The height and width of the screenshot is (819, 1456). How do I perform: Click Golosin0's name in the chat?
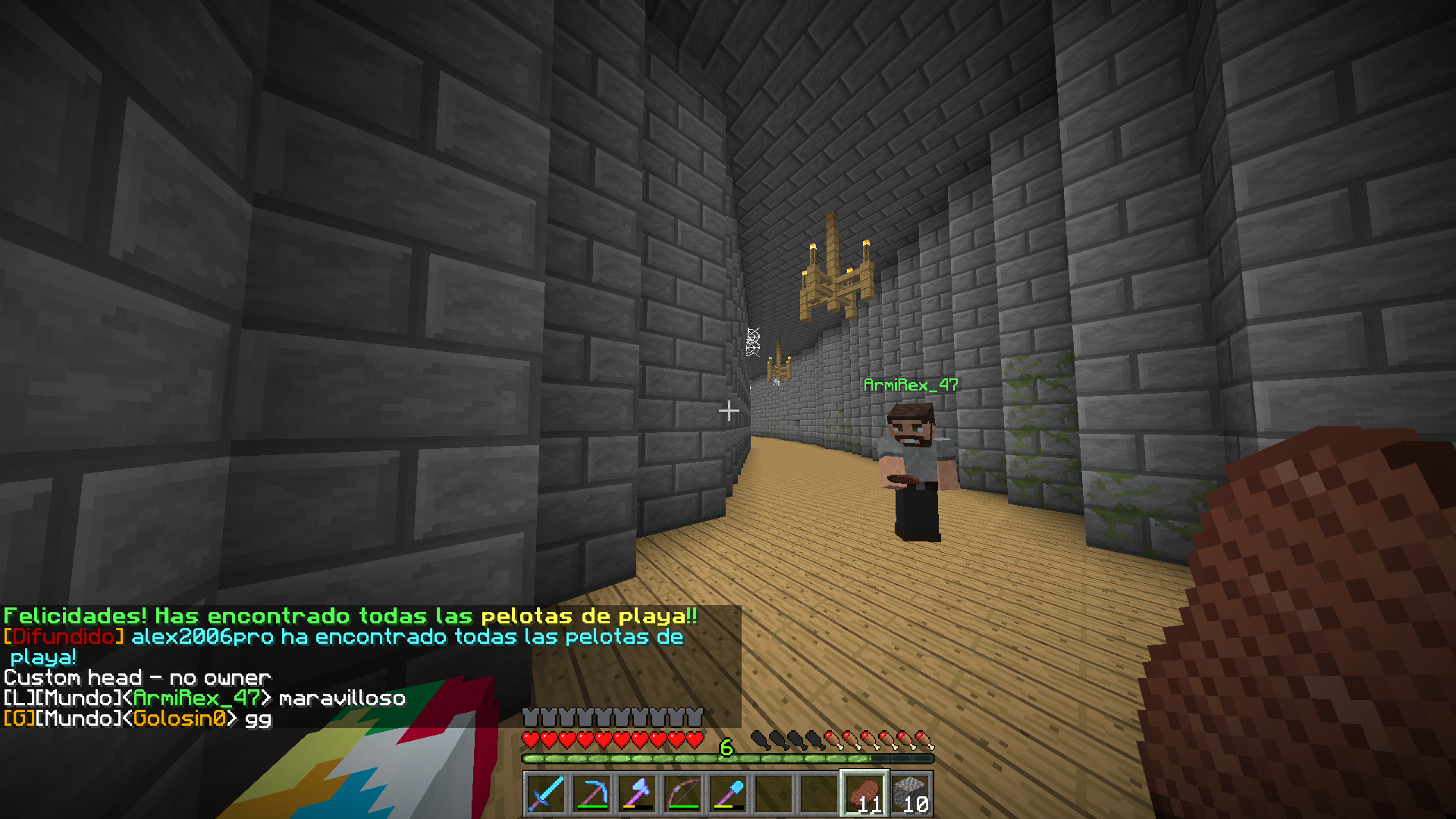pyautogui.click(x=180, y=718)
